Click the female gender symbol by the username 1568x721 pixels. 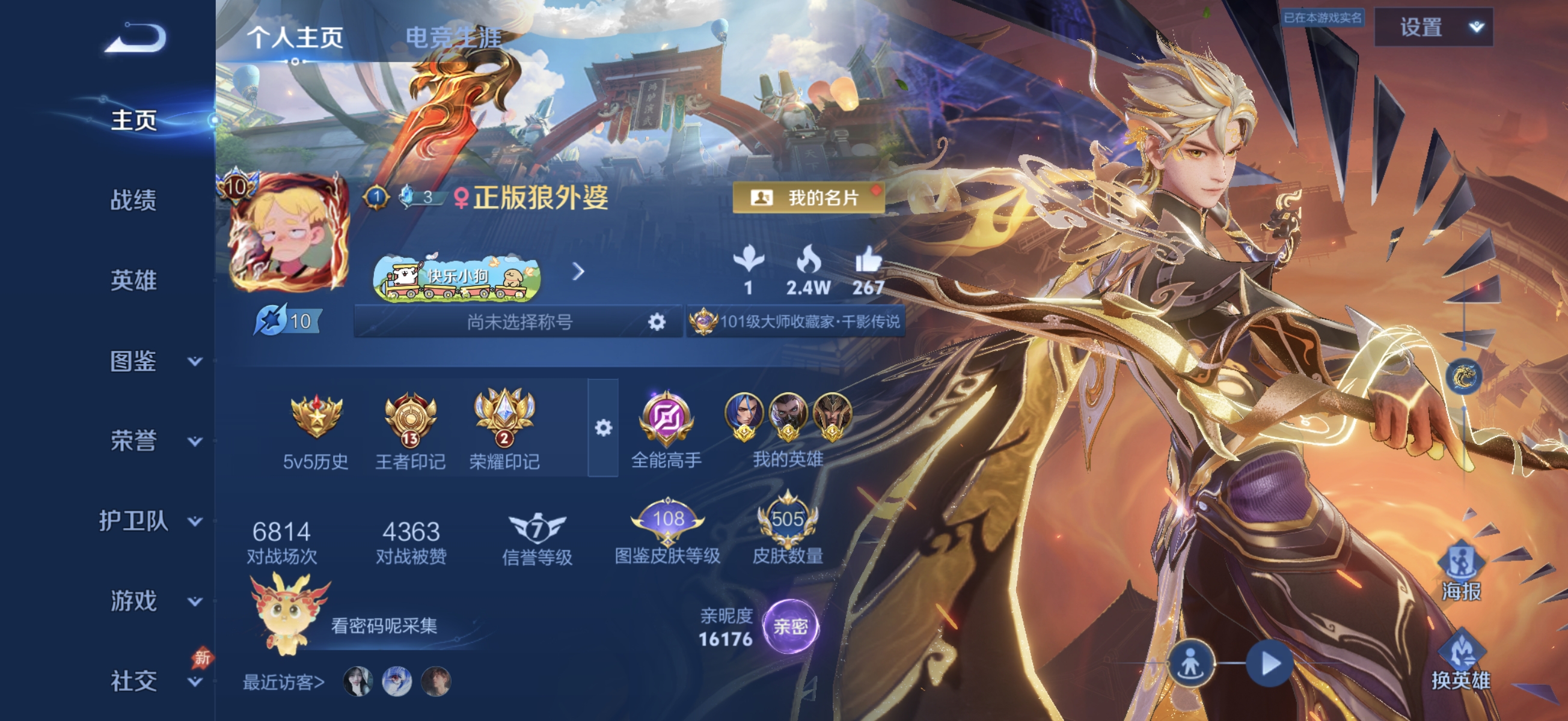462,199
